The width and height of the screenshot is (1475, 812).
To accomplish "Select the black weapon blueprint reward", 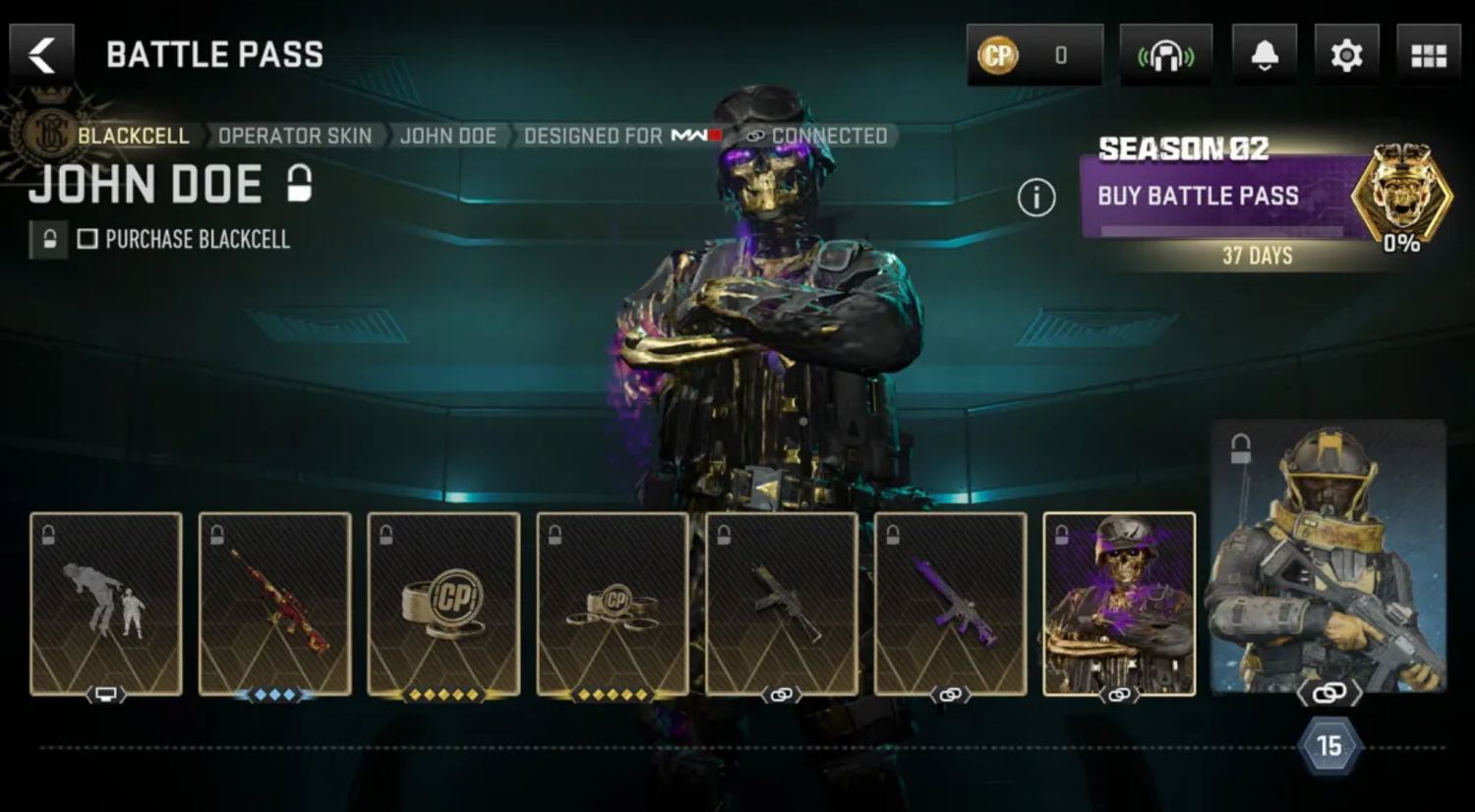I will pyautogui.click(x=782, y=603).
